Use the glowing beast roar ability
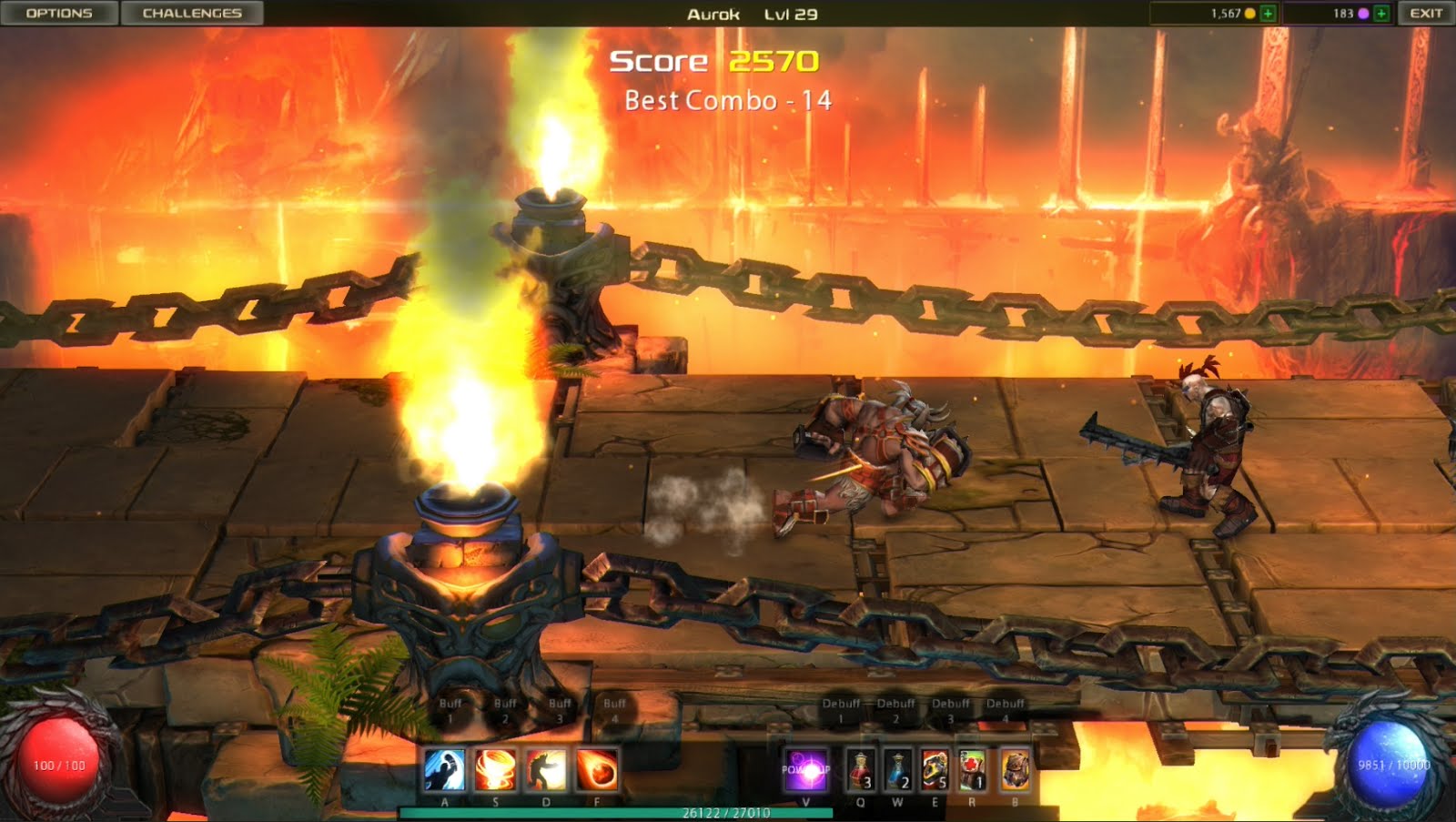The width and height of the screenshot is (1456, 822). point(546,770)
